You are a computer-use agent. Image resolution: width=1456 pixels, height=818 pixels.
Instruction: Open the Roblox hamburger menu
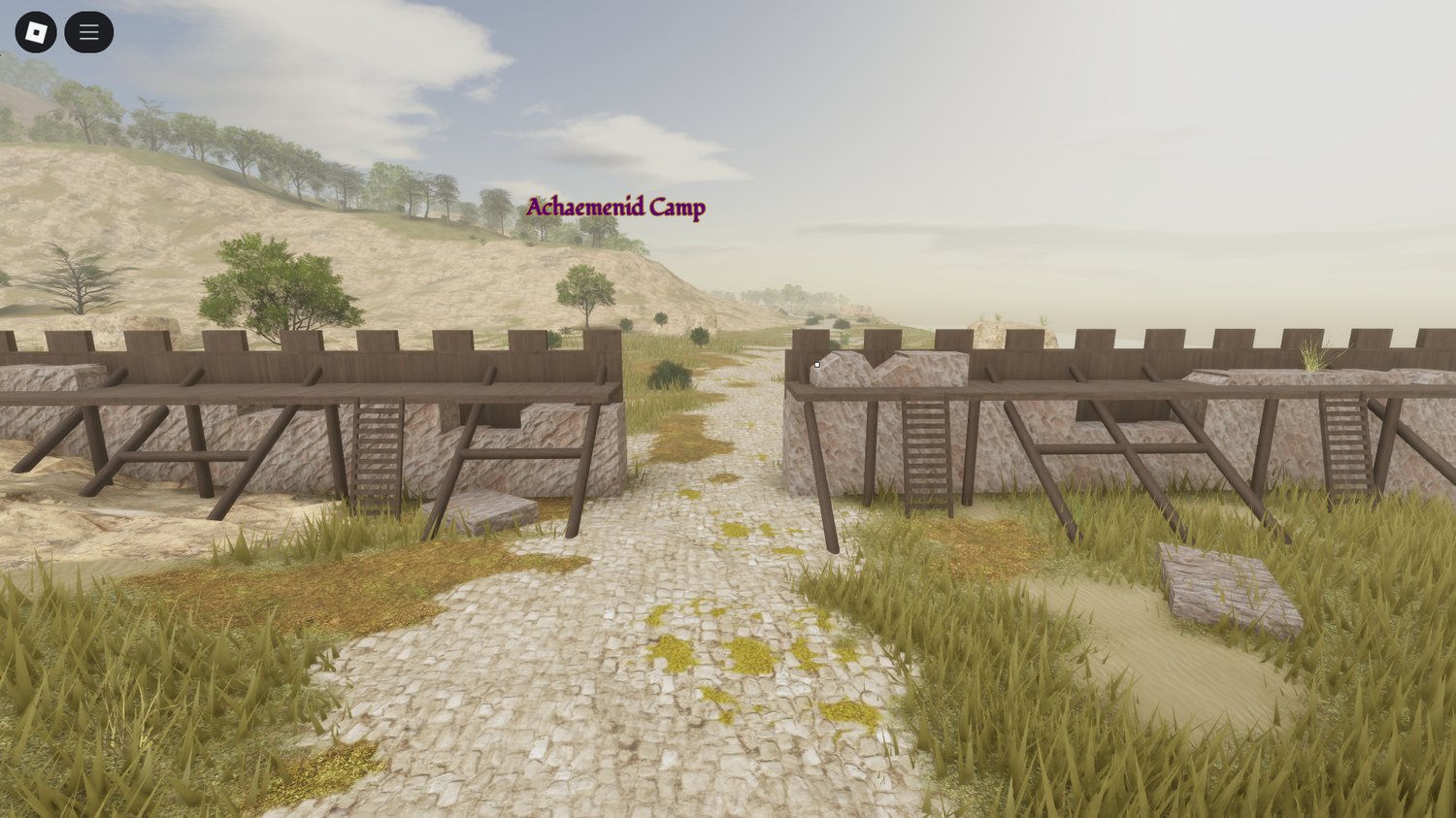pos(87,31)
